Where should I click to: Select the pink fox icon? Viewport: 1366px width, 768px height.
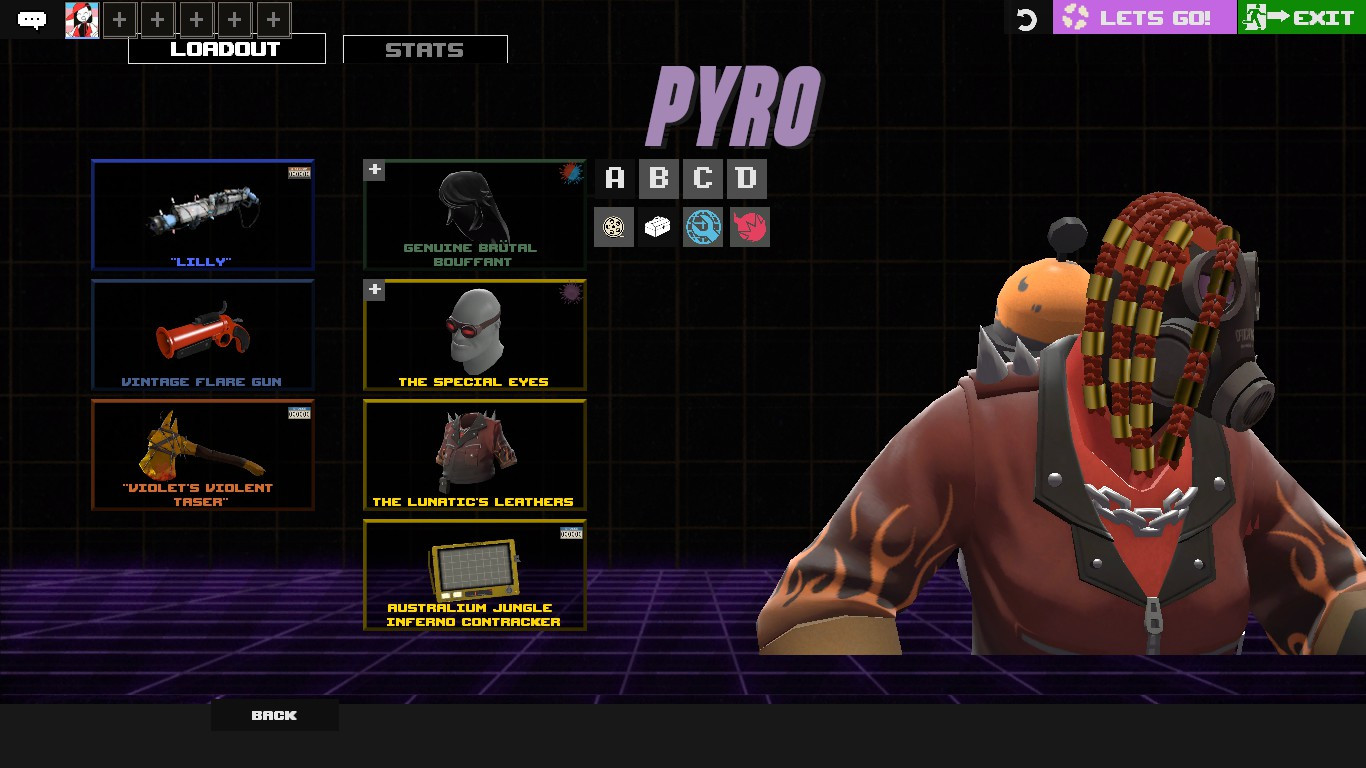tap(749, 226)
